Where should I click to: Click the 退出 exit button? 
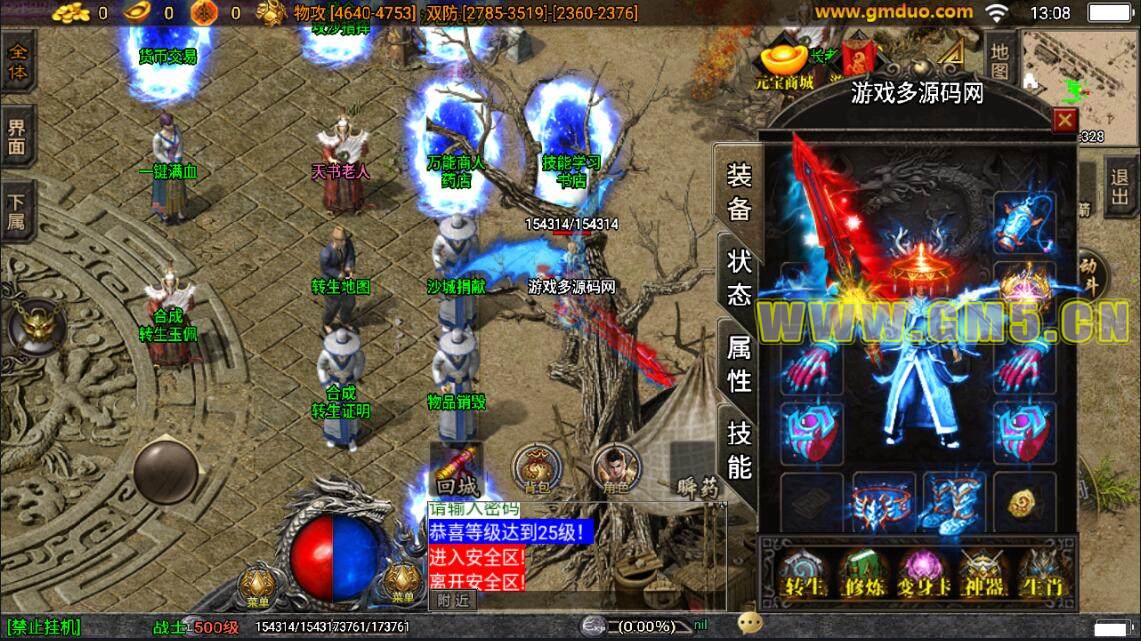pyautogui.click(x=1122, y=187)
